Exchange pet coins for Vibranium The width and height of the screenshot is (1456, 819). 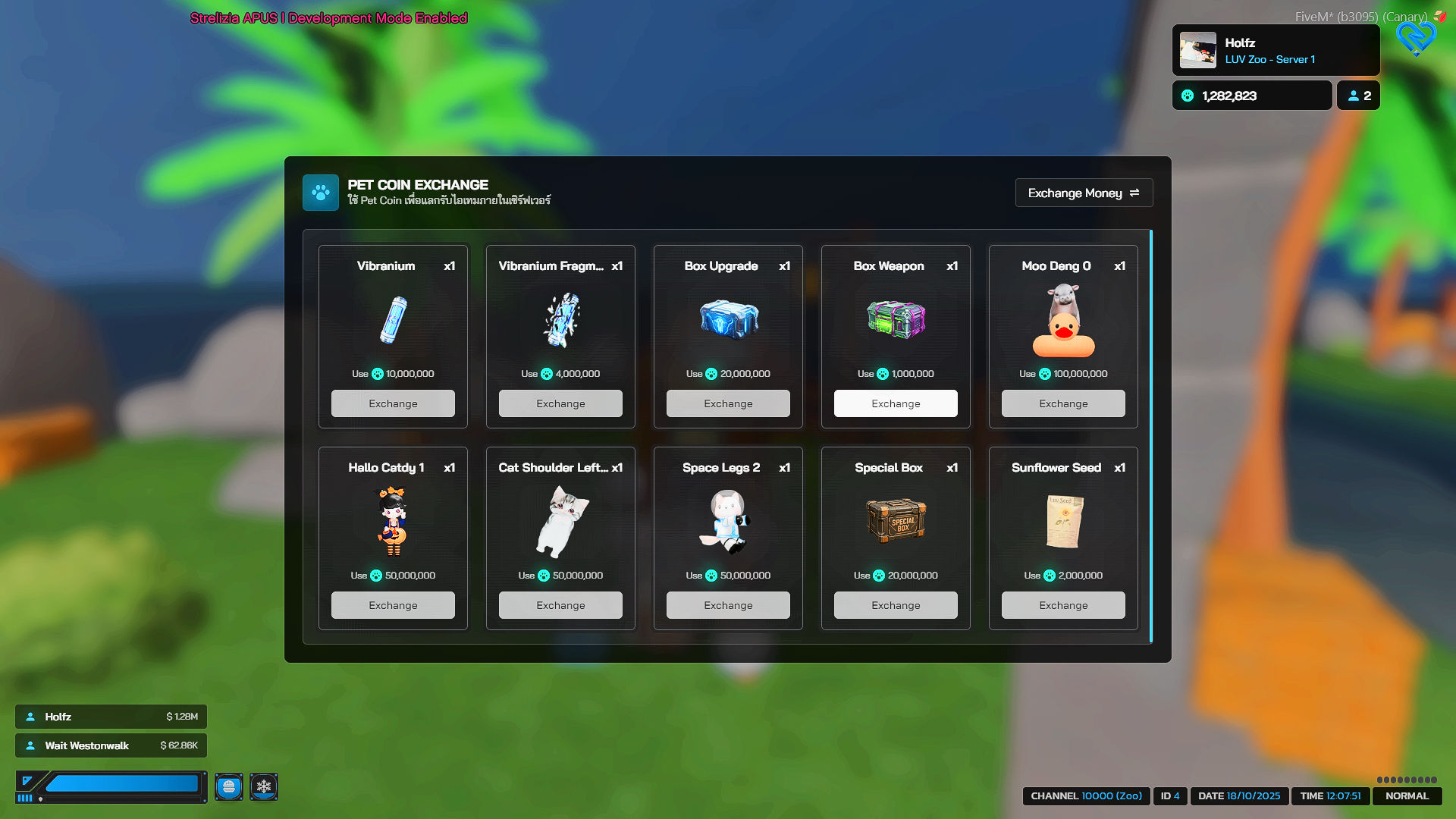pos(393,403)
